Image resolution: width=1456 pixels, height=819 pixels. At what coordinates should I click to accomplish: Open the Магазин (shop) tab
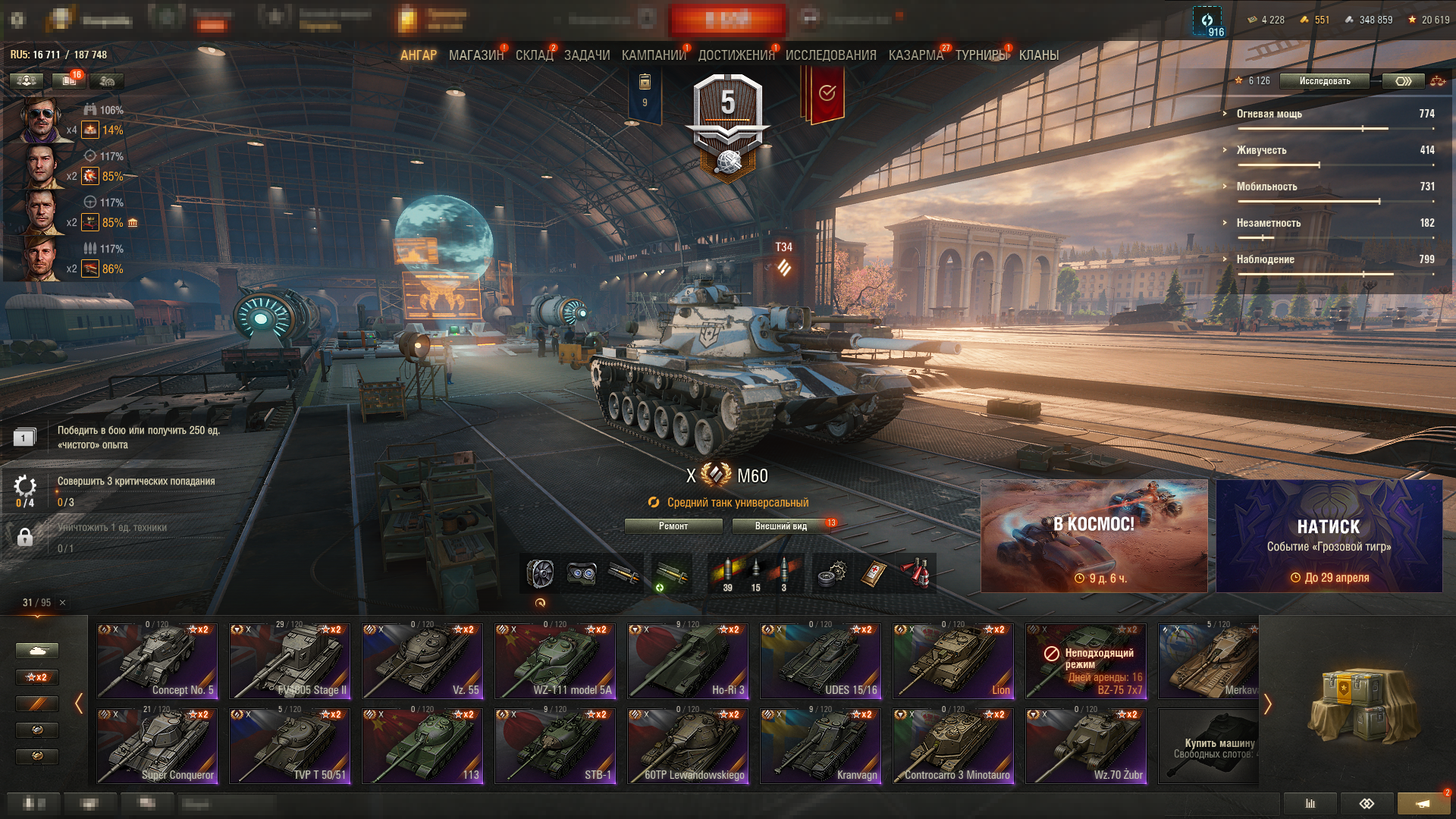[475, 55]
